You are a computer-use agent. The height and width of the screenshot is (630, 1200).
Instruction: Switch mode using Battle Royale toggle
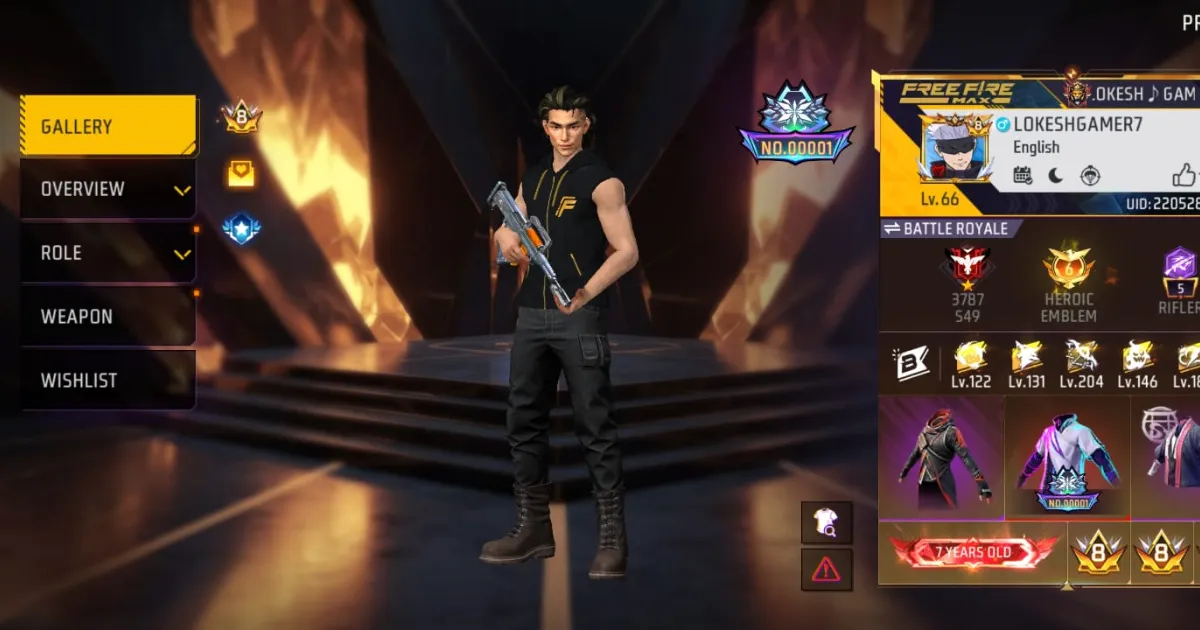click(x=951, y=229)
